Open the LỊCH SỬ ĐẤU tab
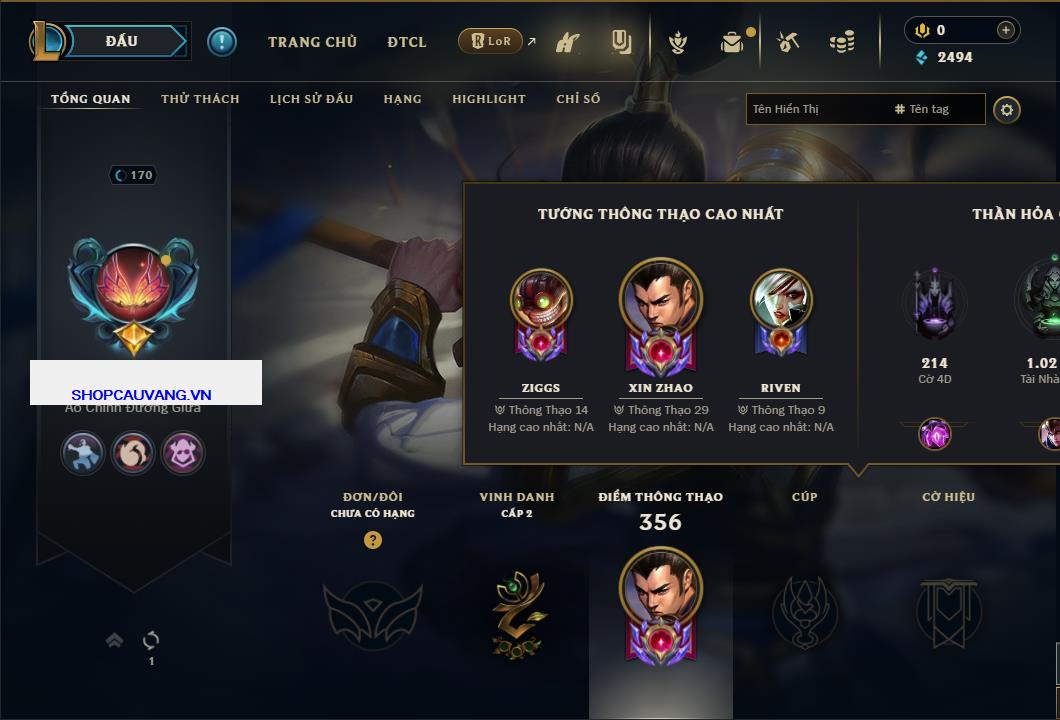Viewport: 1060px width, 720px height. (x=311, y=99)
